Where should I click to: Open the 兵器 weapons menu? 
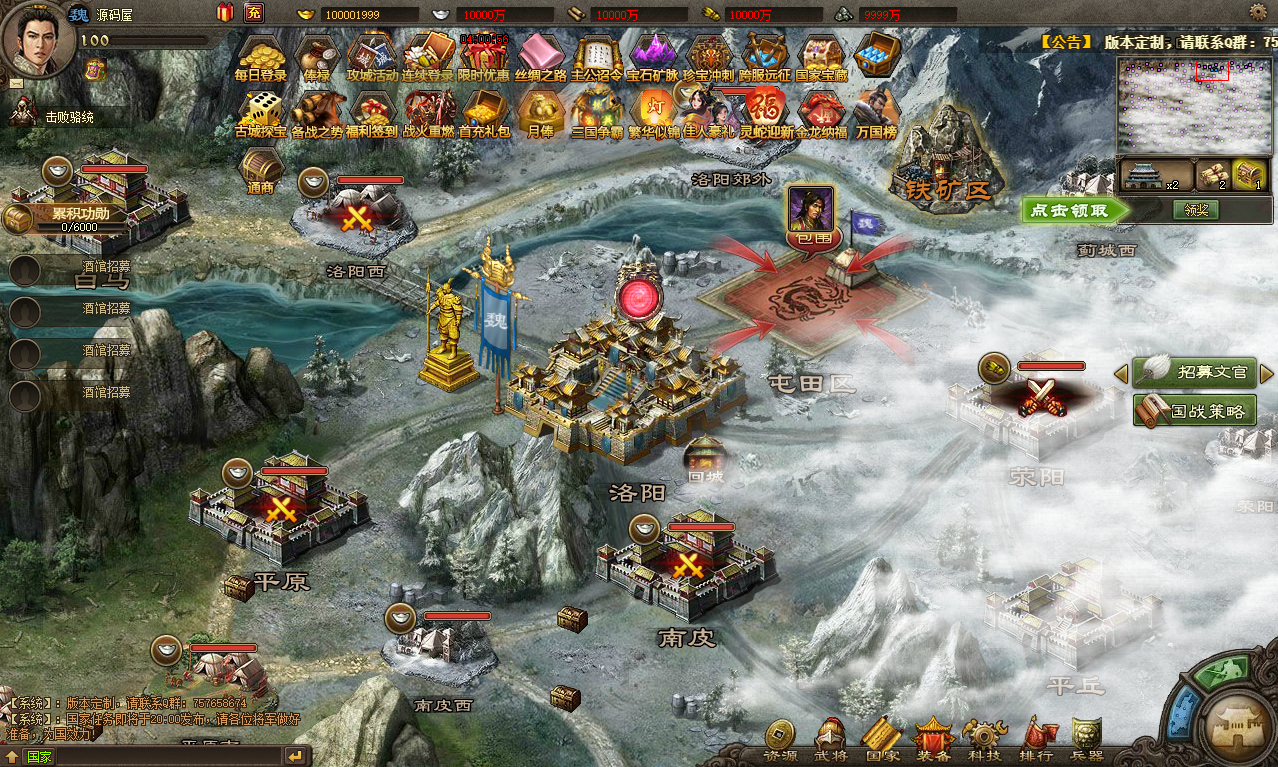tap(1087, 739)
